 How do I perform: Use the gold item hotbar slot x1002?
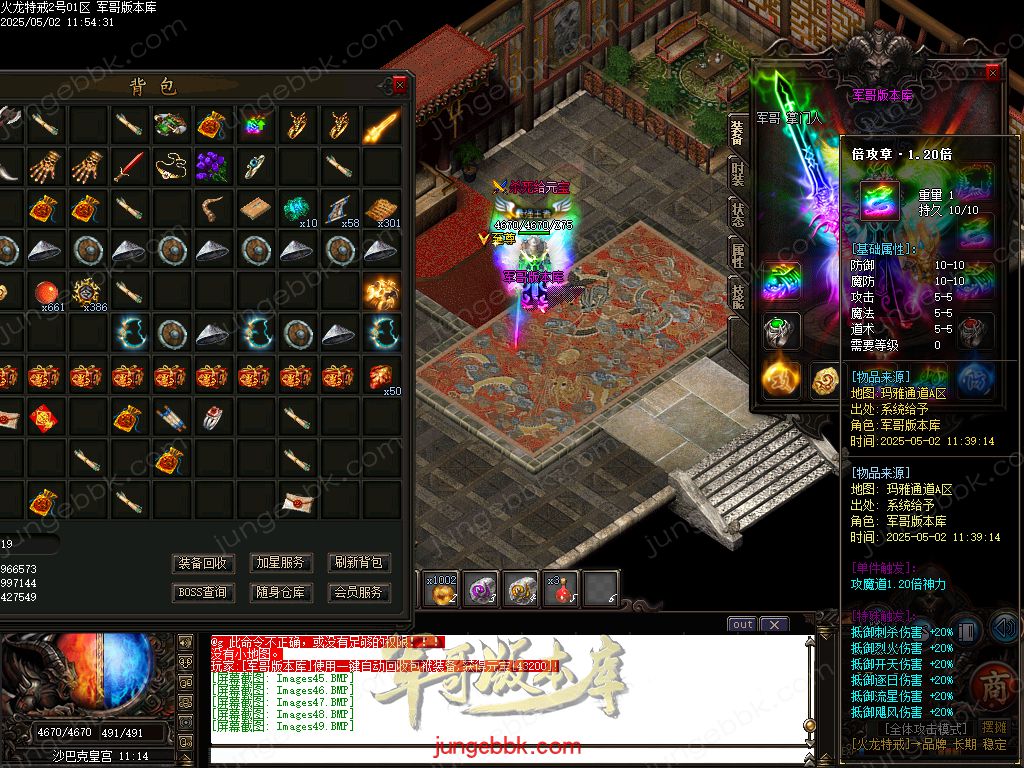(x=441, y=589)
